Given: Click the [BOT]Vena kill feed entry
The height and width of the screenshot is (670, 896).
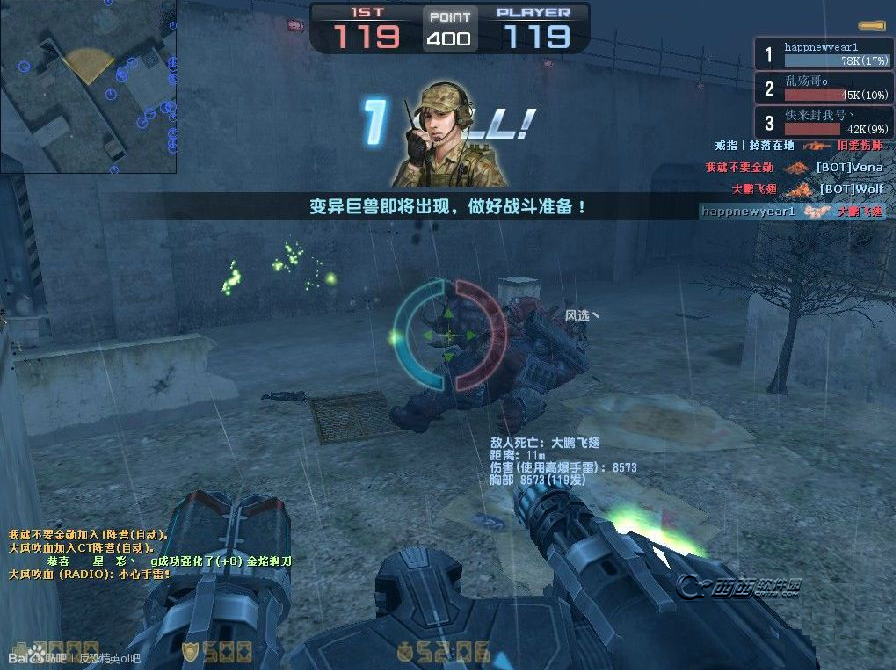Looking at the screenshot, I should (x=794, y=167).
